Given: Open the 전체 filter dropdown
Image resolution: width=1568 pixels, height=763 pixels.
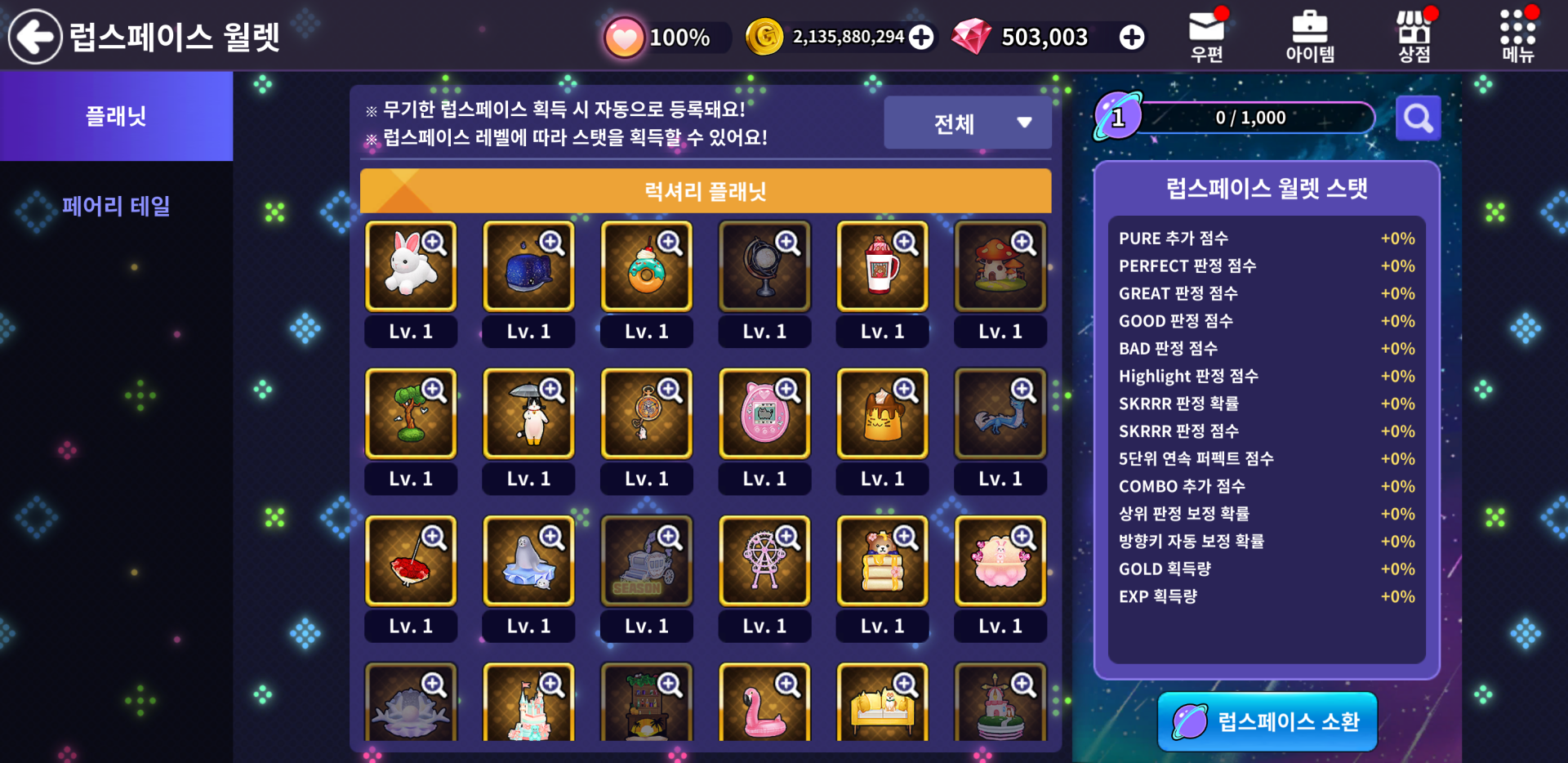Looking at the screenshot, I should 967,123.
